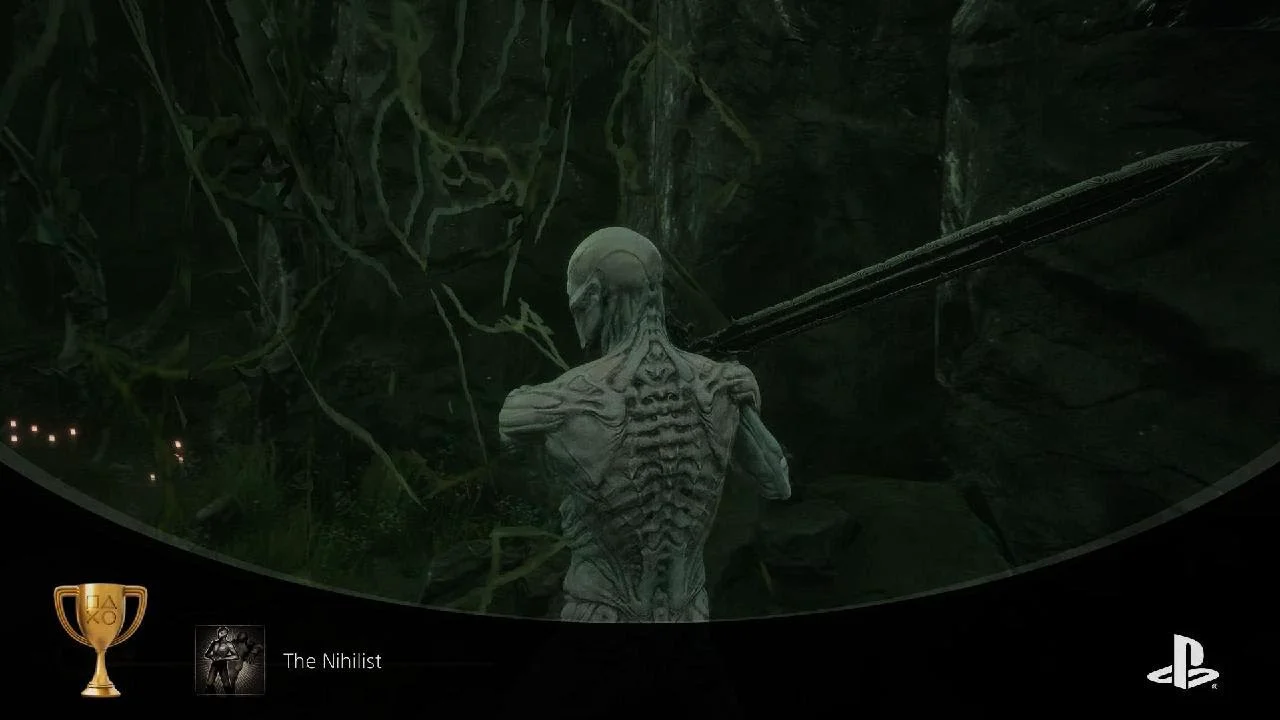Click the gold trophy cup icon
Viewport: 1280px width, 720px height.
click(100, 638)
